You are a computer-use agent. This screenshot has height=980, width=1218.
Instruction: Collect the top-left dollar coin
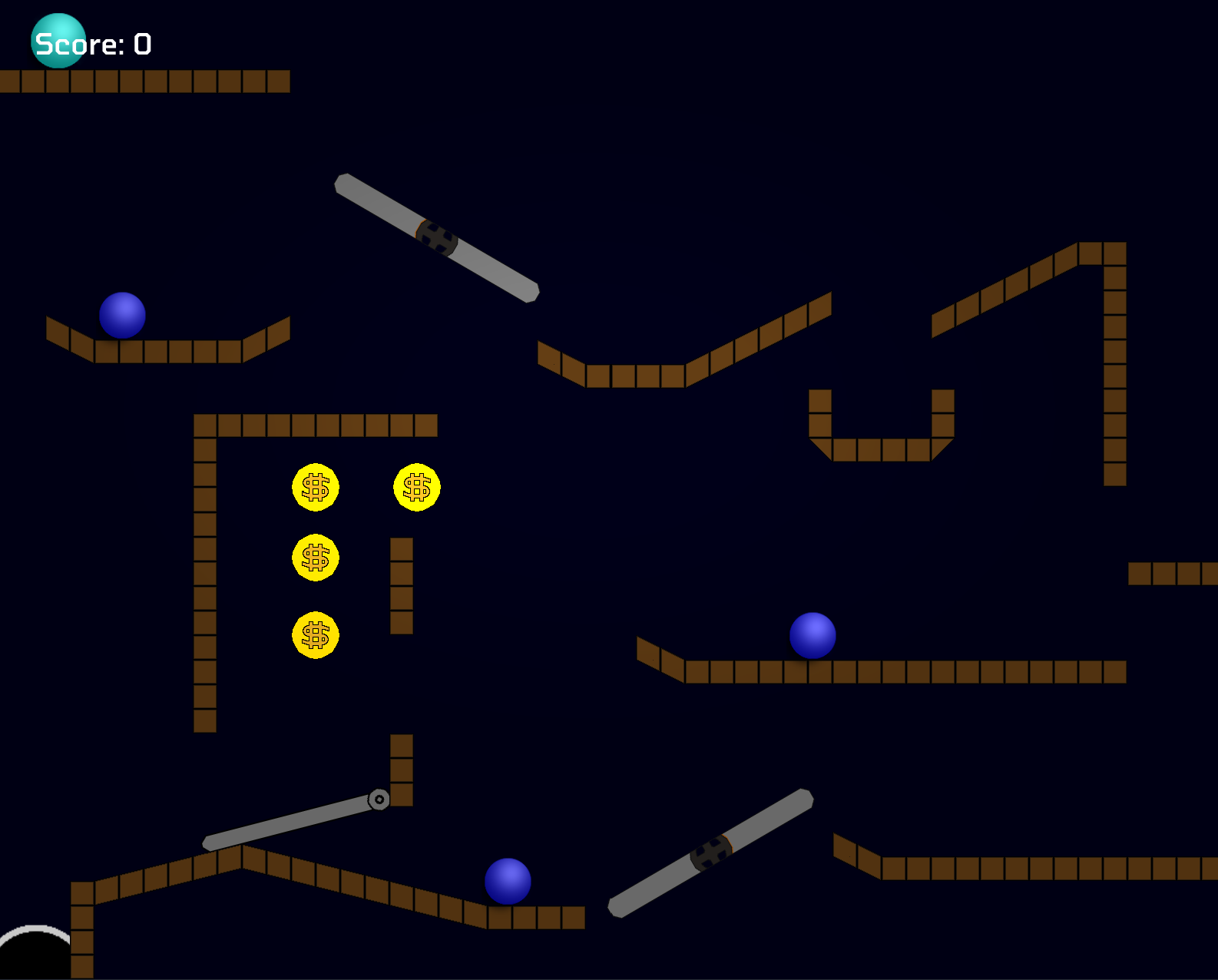pos(316,487)
